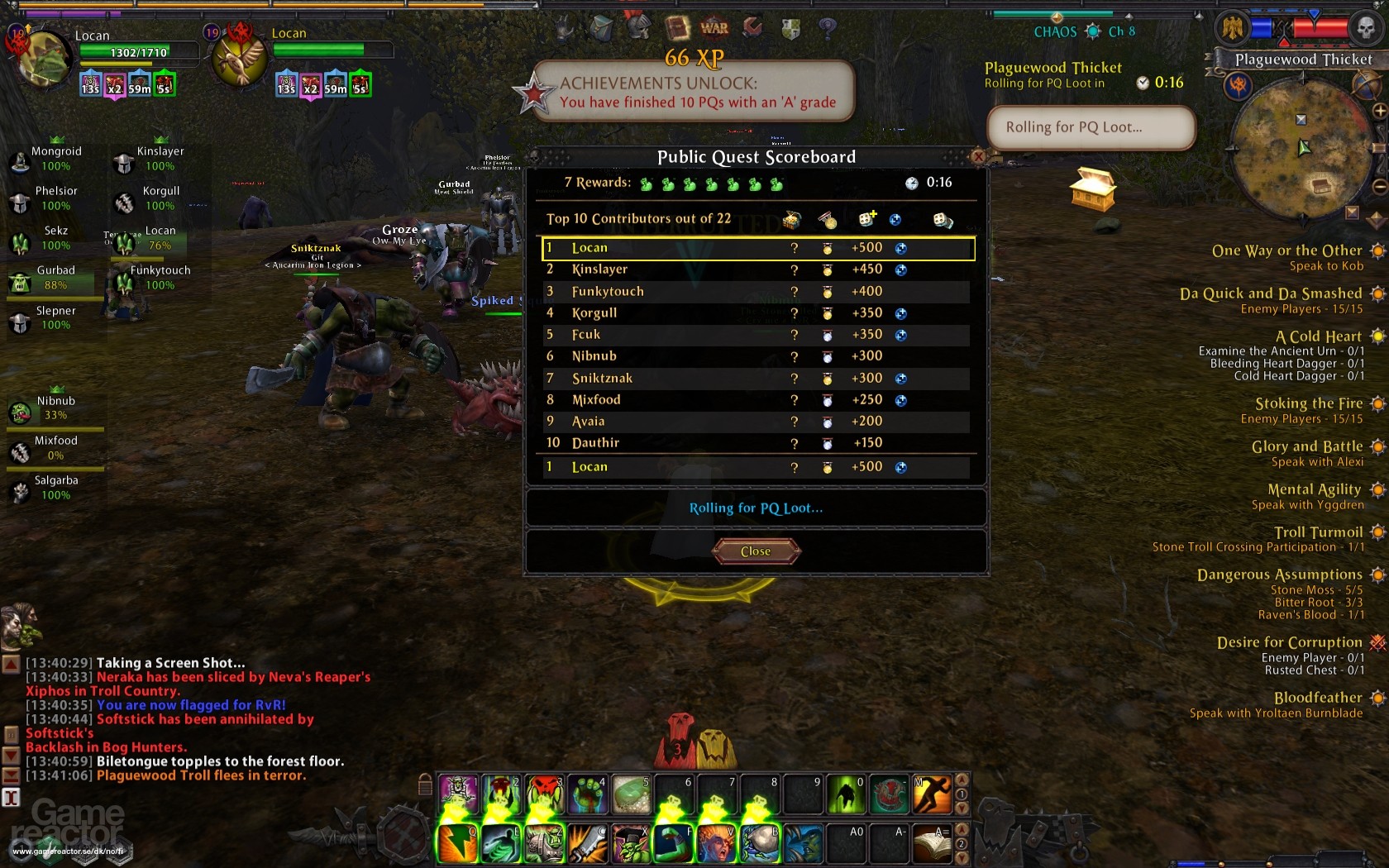Page up the action bar with its arrow

pyautogui.click(x=961, y=779)
